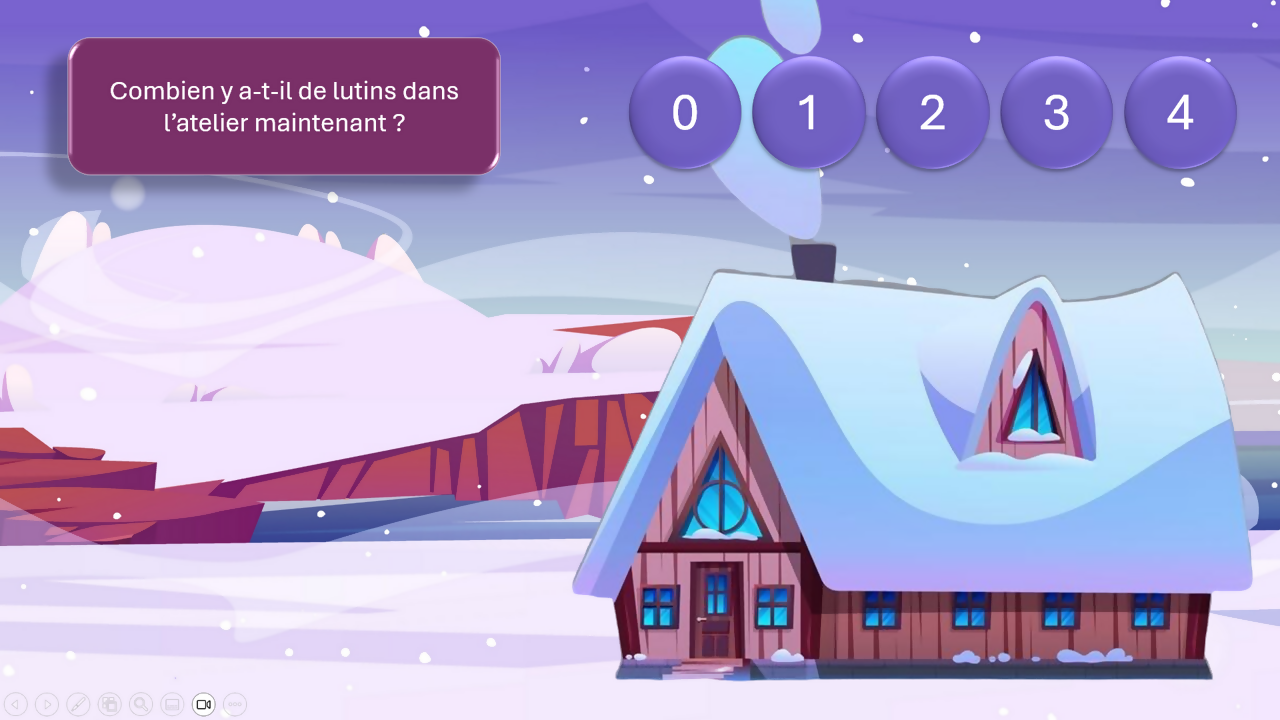Select answer 3
Viewport: 1280px width, 720px height.
[x=1056, y=112]
